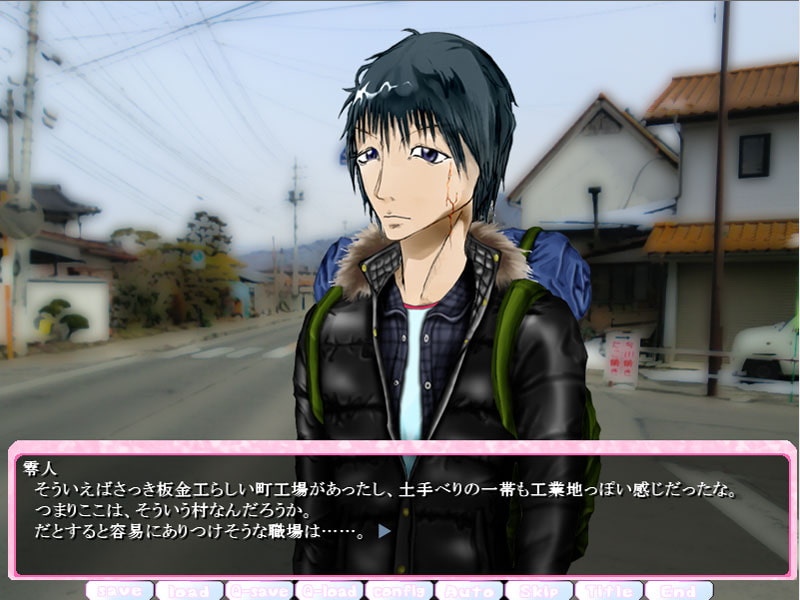Click the Q-load quick load button
The image size is (800, 600).
329,590
